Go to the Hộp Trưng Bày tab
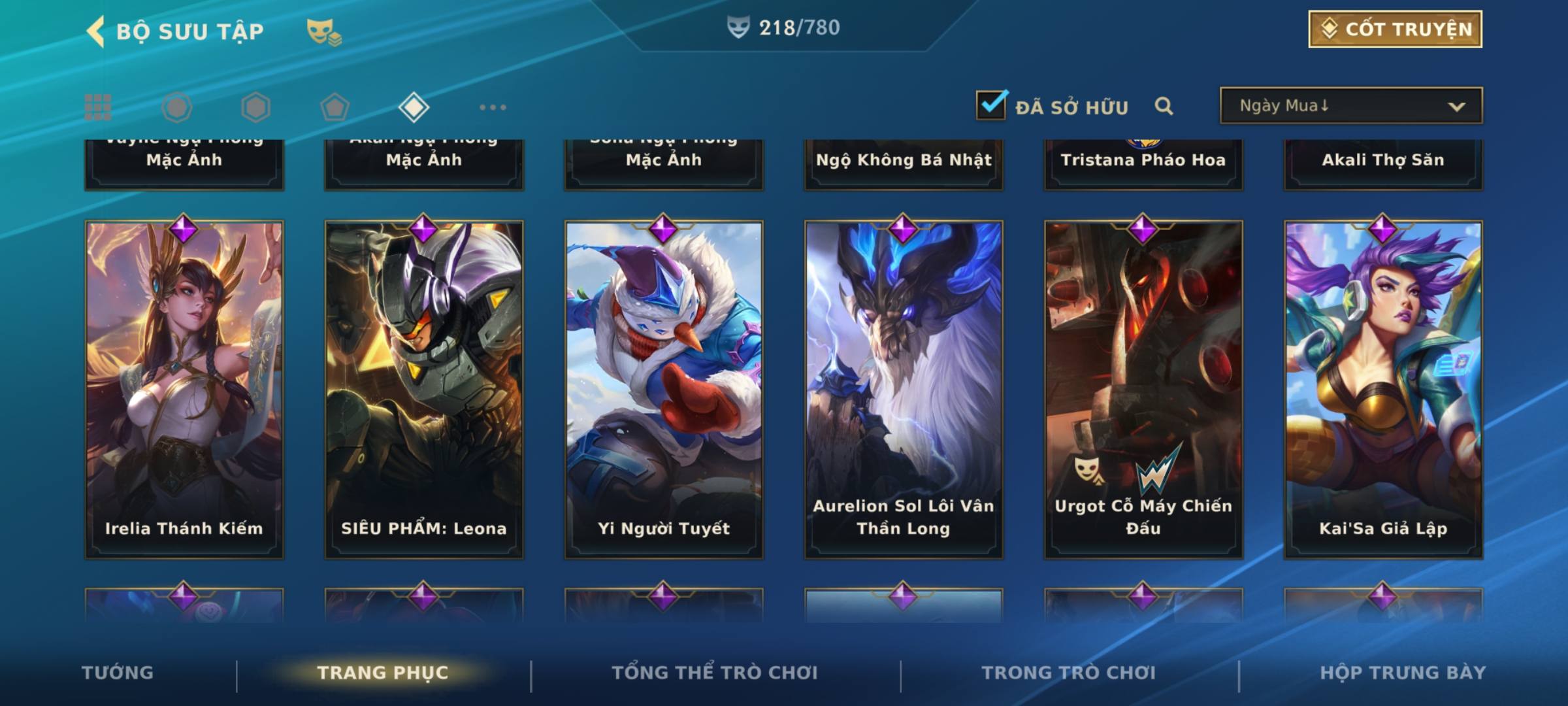The width and height of the screenshot is (1568, 706). pyautogui.click(x=1403, y=673)
